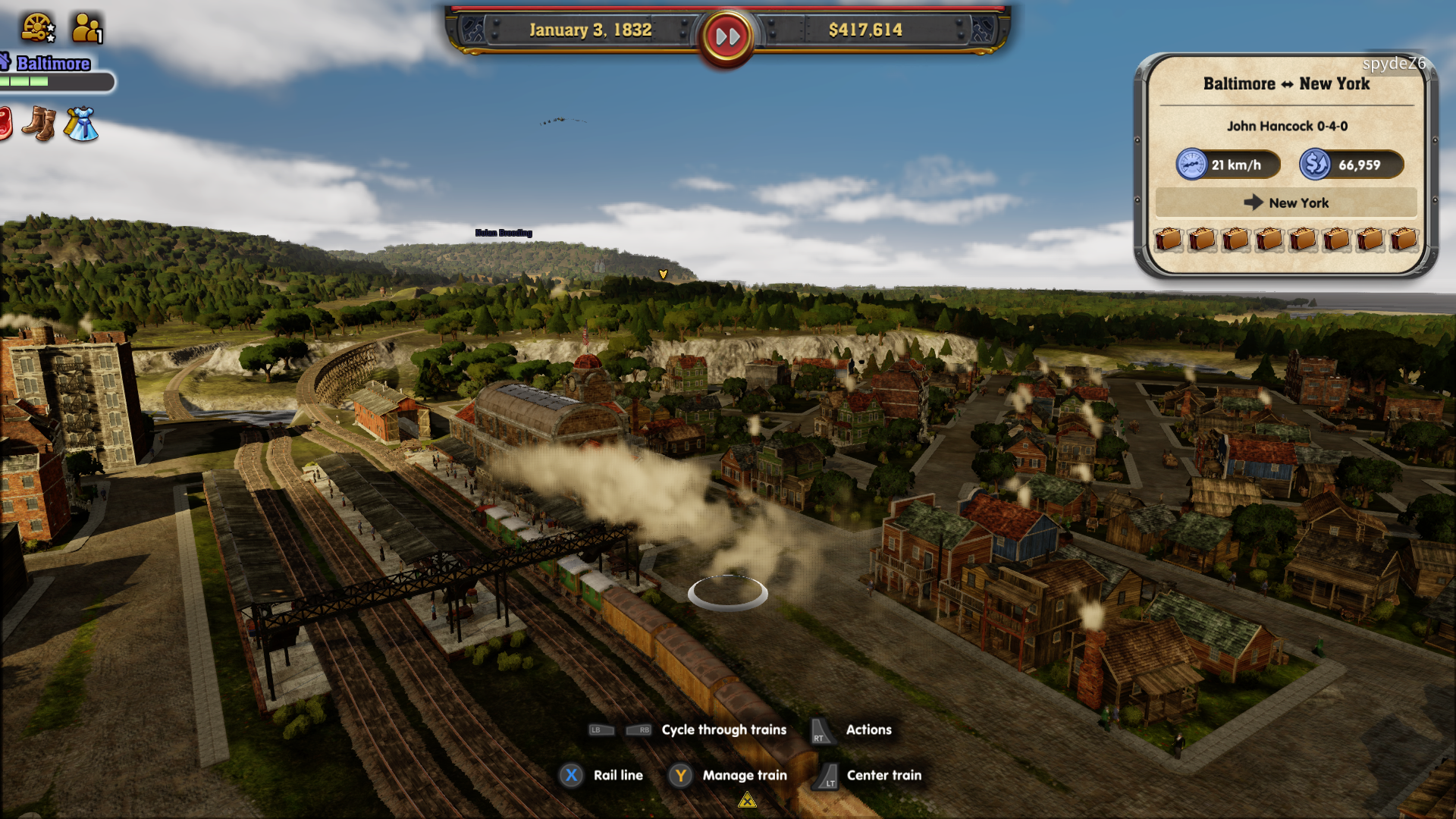Select train name John Hancock 0-4-0
The image size is (1456, 819).
[1287, 127]
